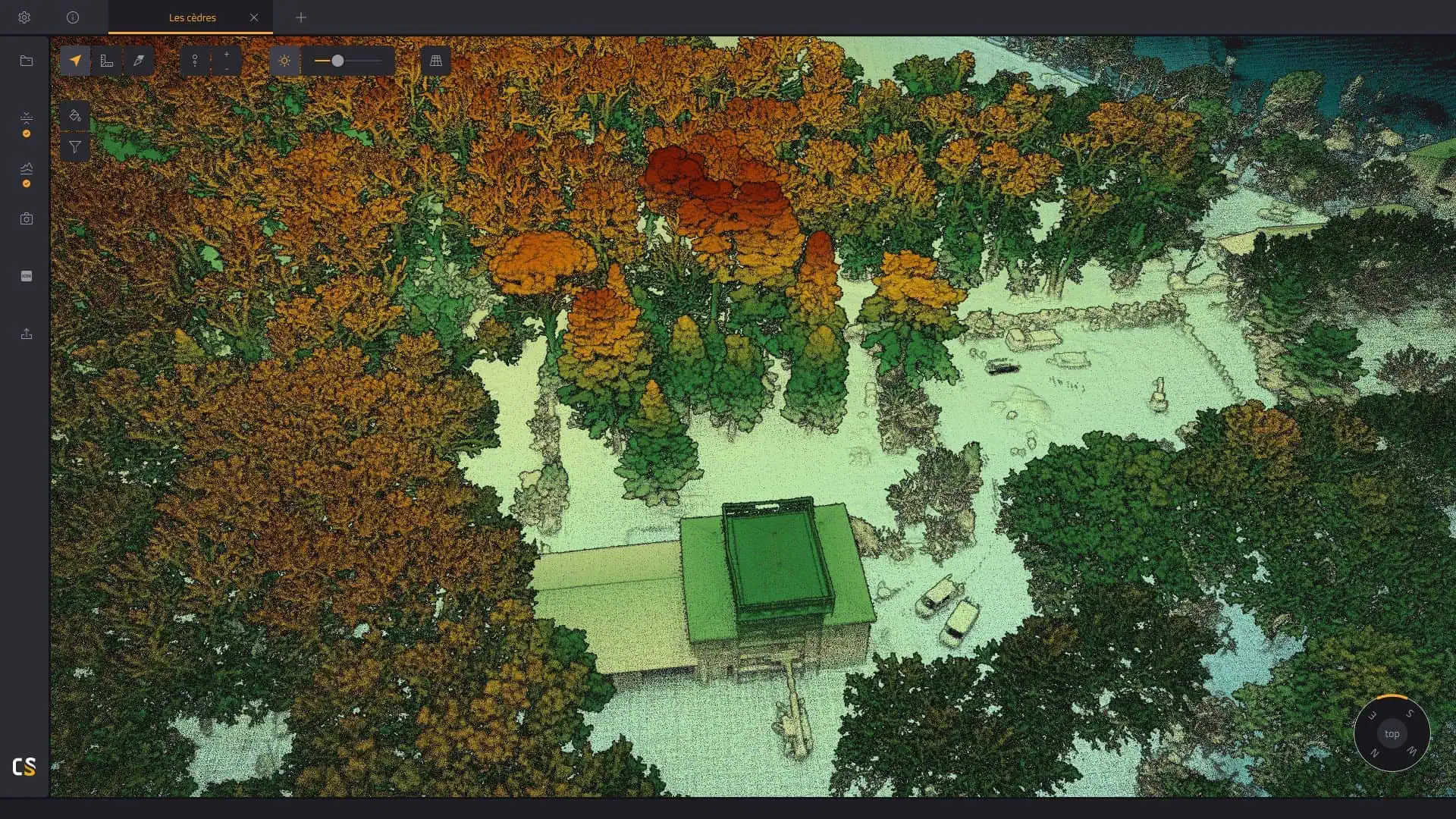Viewport: 1456px width, 819px height.
Task: Toggle the terrain layer with checkmark badge
Action: coord(27,170)
